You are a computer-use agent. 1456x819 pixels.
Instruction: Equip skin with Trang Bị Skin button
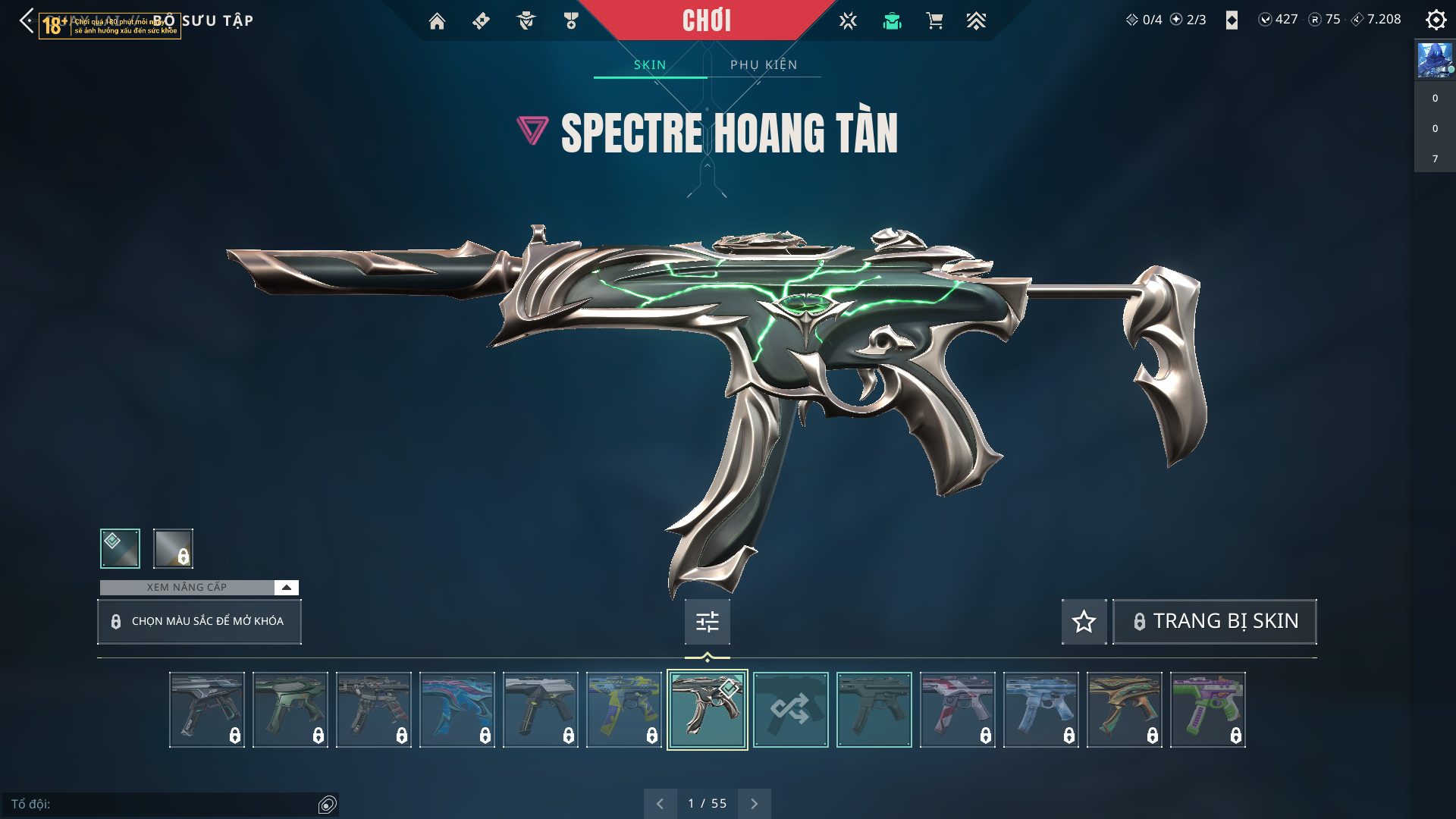1214,621
